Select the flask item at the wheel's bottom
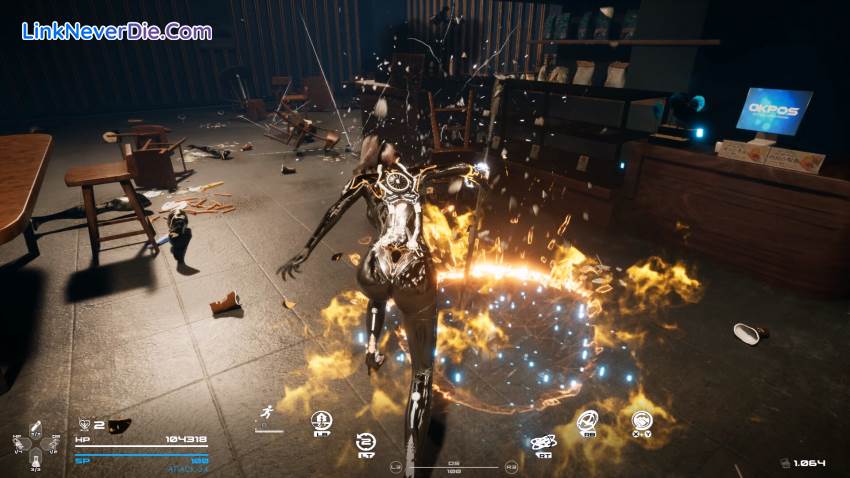 (x=36, y=461)
